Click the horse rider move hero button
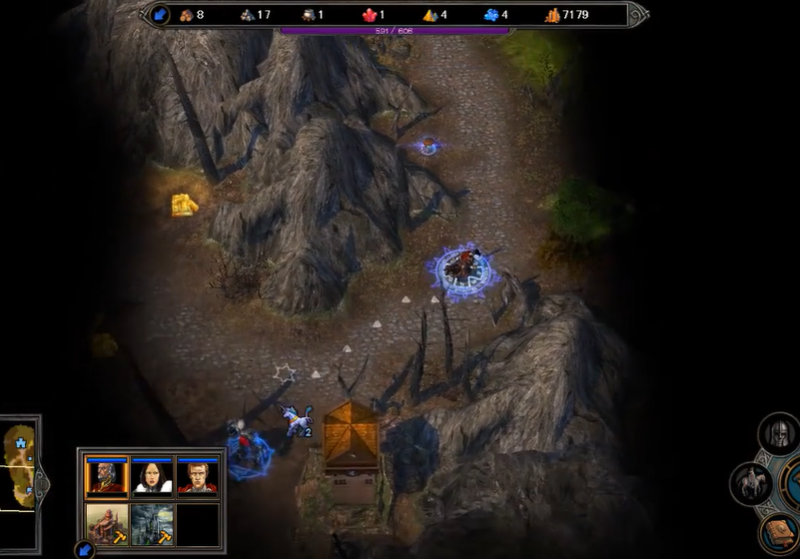 tap(753, 484)
